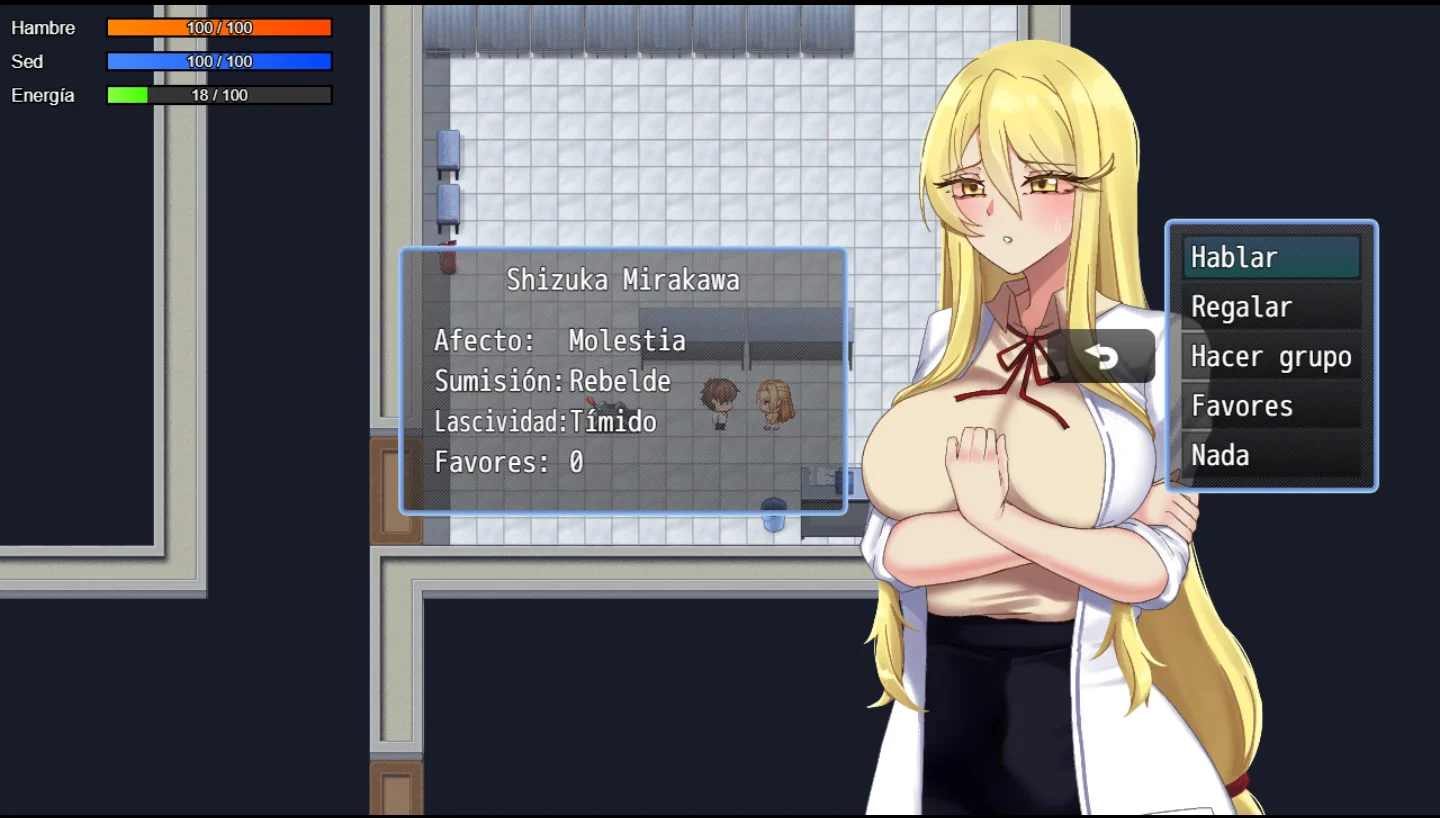This screenshot has height=818, width=1440.
Task: Open the Favores menu entry
Action: click(x=1271, y=406)
